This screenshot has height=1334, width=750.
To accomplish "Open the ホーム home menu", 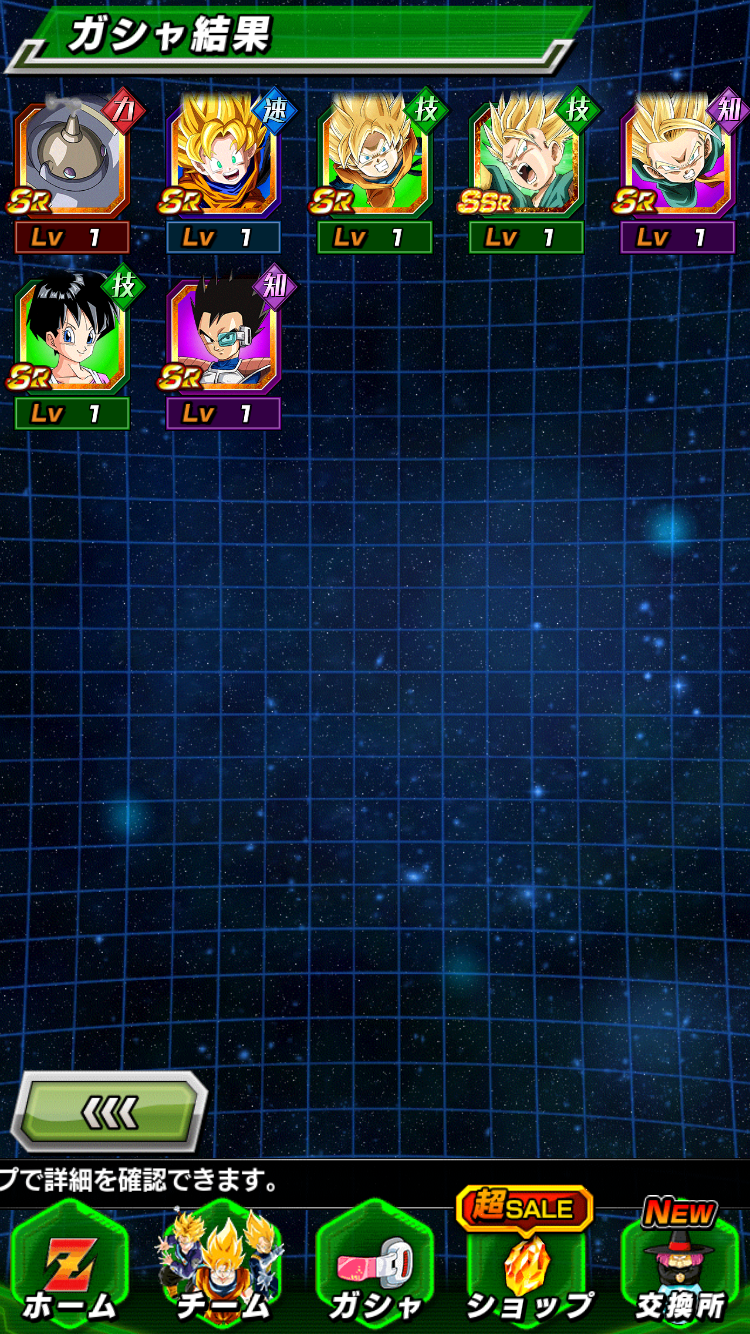I will 69,1269.
